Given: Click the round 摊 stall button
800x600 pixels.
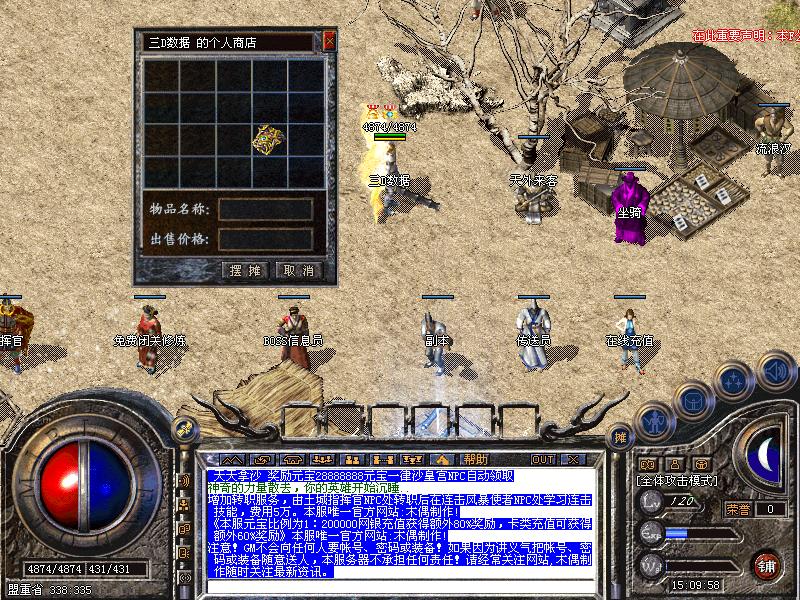Looking at the screenshot, I should point(621,436).
